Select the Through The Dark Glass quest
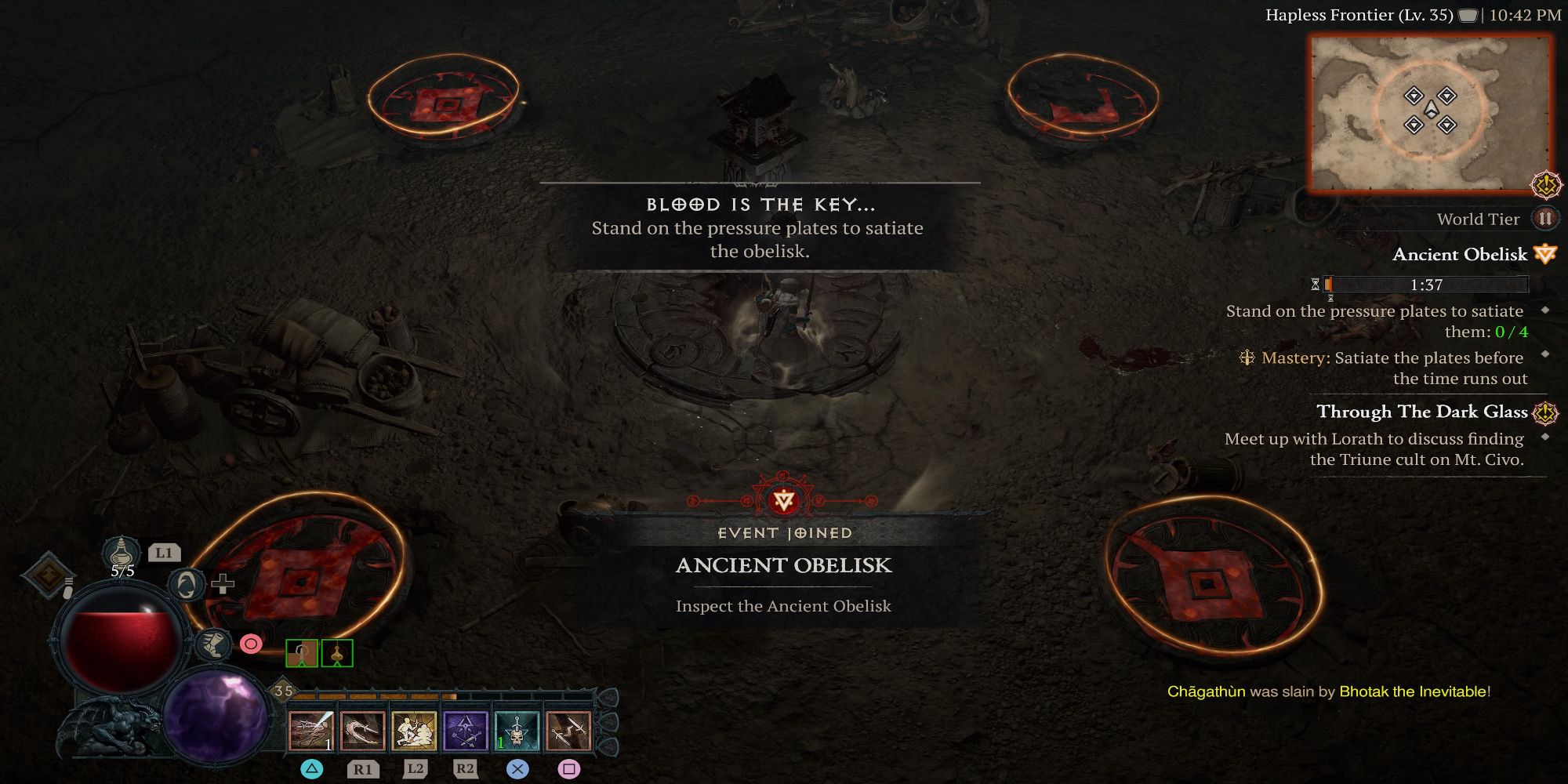1568x784 pixels. pyautogui.click(x=1422, y=412)
